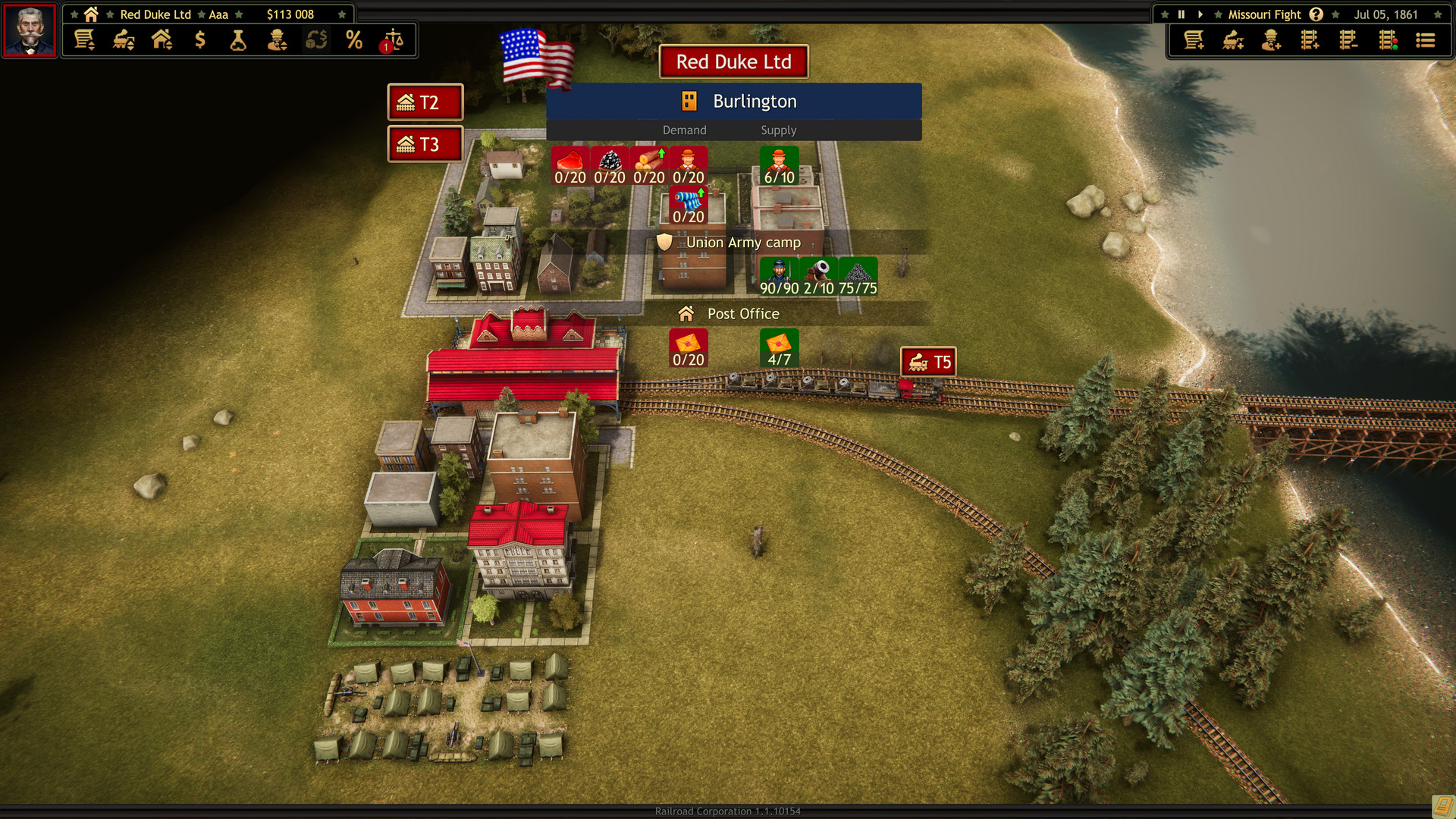Open the staff management panel (manager icon)
The width and height of the screenshot is (1456, 819).
(277, 40)
